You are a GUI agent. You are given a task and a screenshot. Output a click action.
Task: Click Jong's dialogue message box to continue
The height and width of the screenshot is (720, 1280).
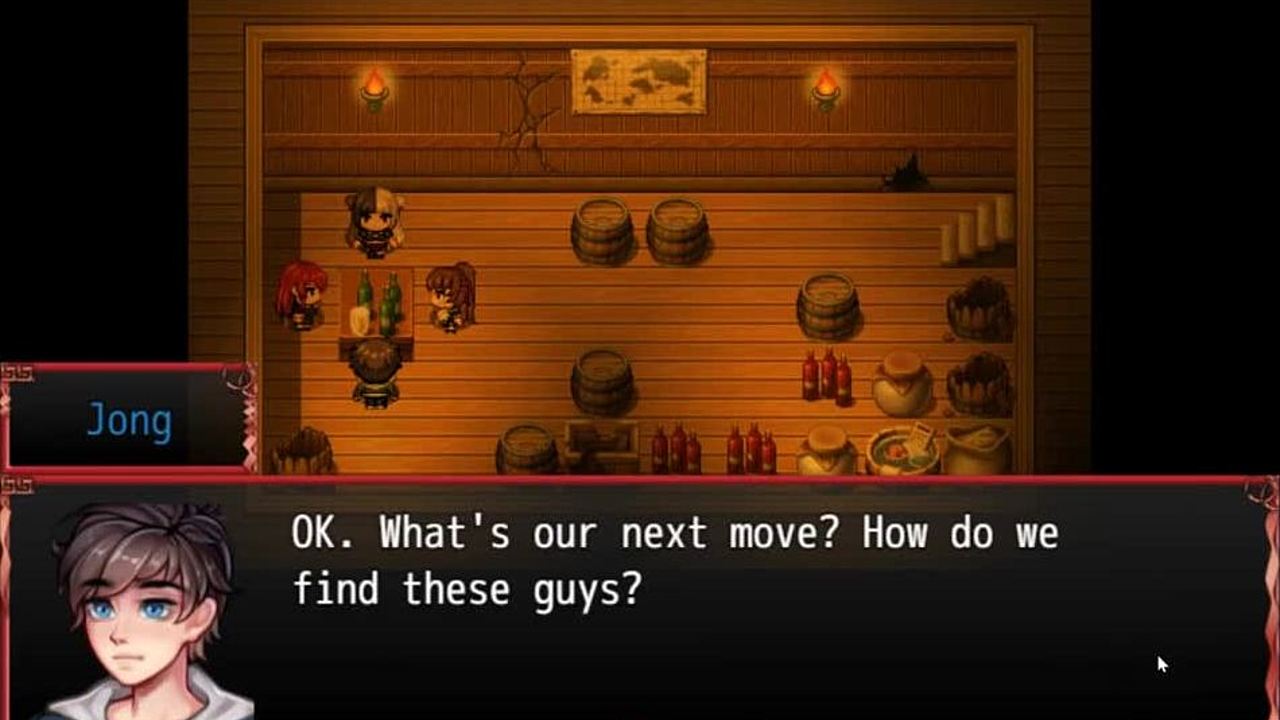700,600
